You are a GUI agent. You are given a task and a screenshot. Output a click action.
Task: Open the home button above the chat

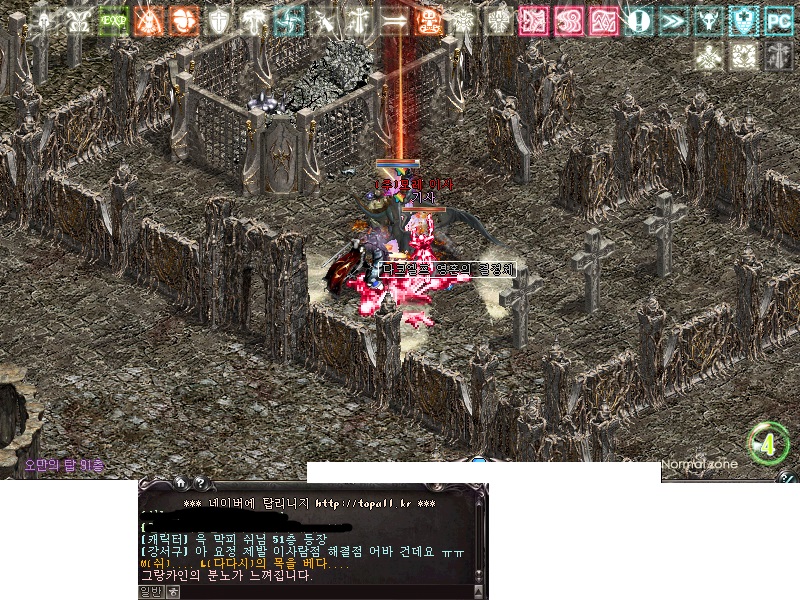180,483
